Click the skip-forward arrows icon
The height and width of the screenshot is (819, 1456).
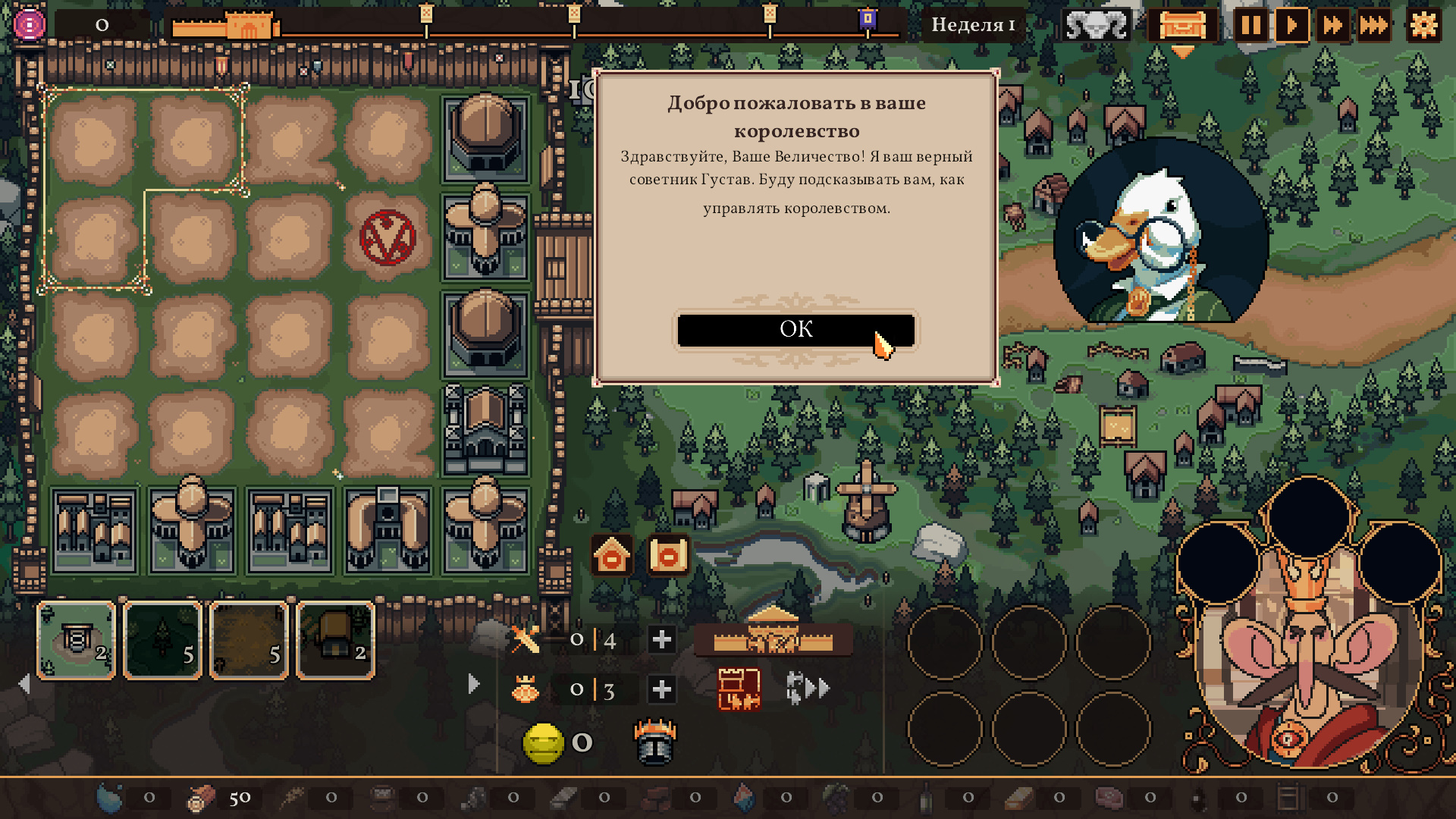click(808, 689)
